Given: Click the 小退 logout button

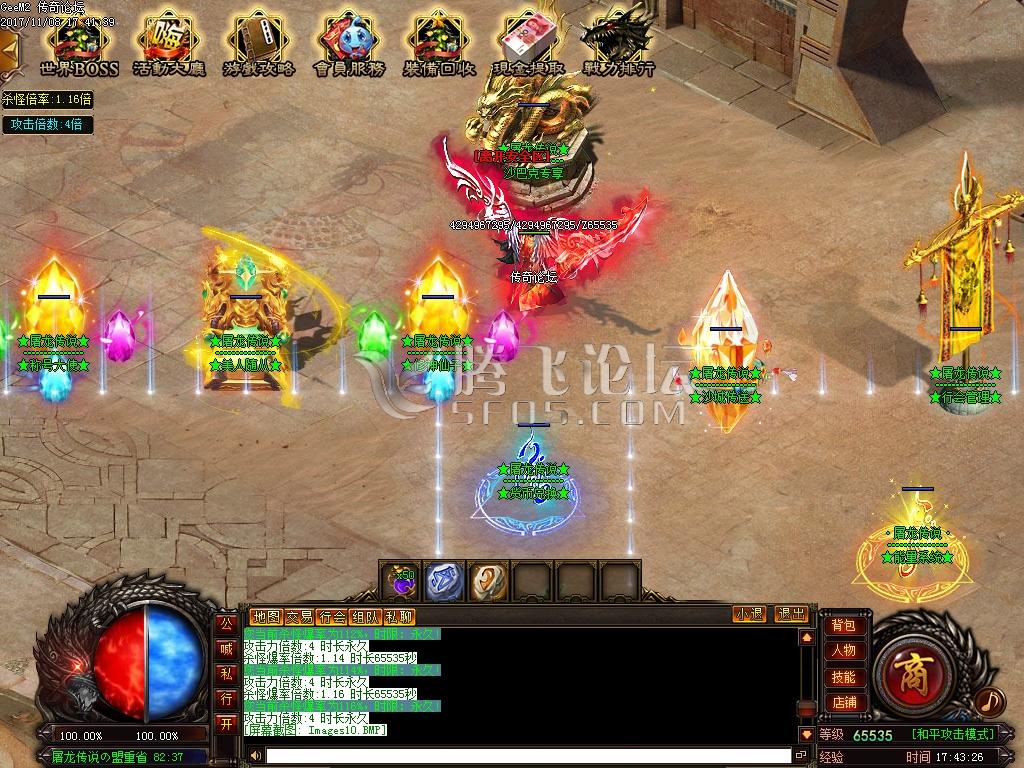Looking at the screenshot, I should coord(749,614).
